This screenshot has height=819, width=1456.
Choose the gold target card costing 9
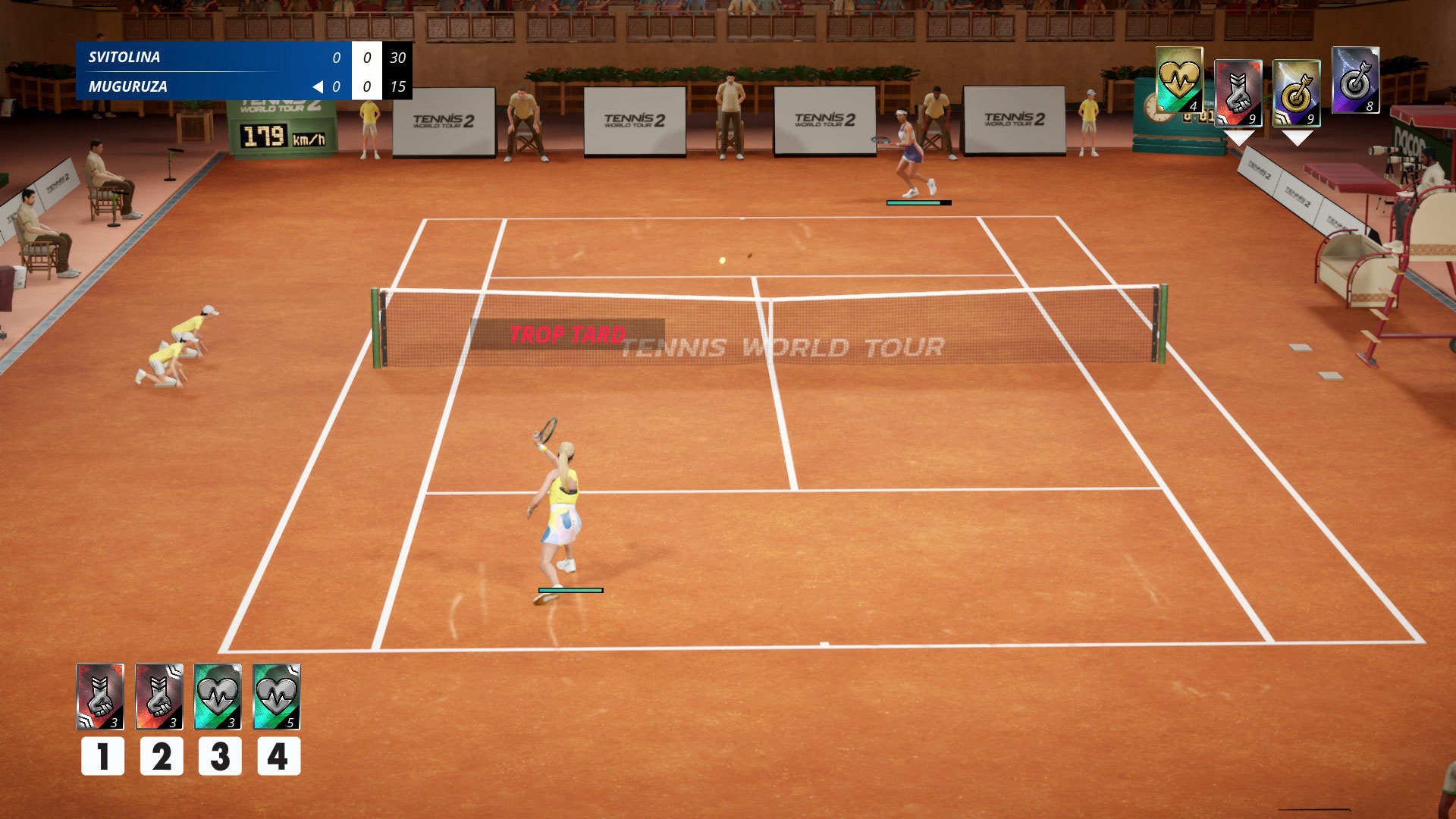point(1296,93)
